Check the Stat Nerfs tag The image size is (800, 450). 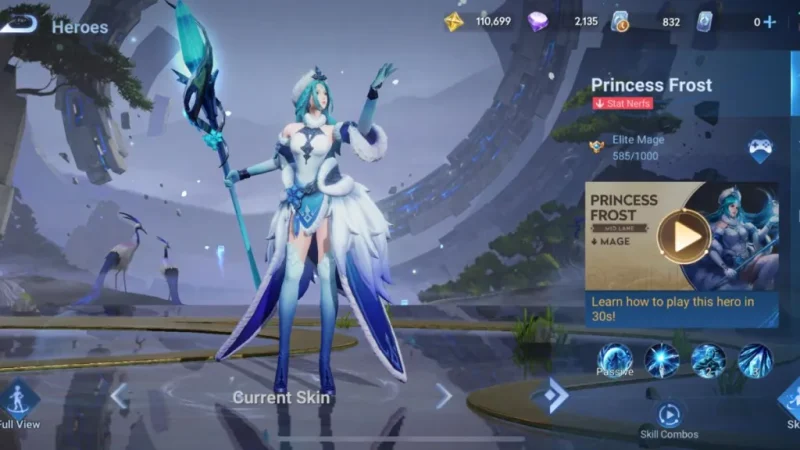tap(623, 103)
